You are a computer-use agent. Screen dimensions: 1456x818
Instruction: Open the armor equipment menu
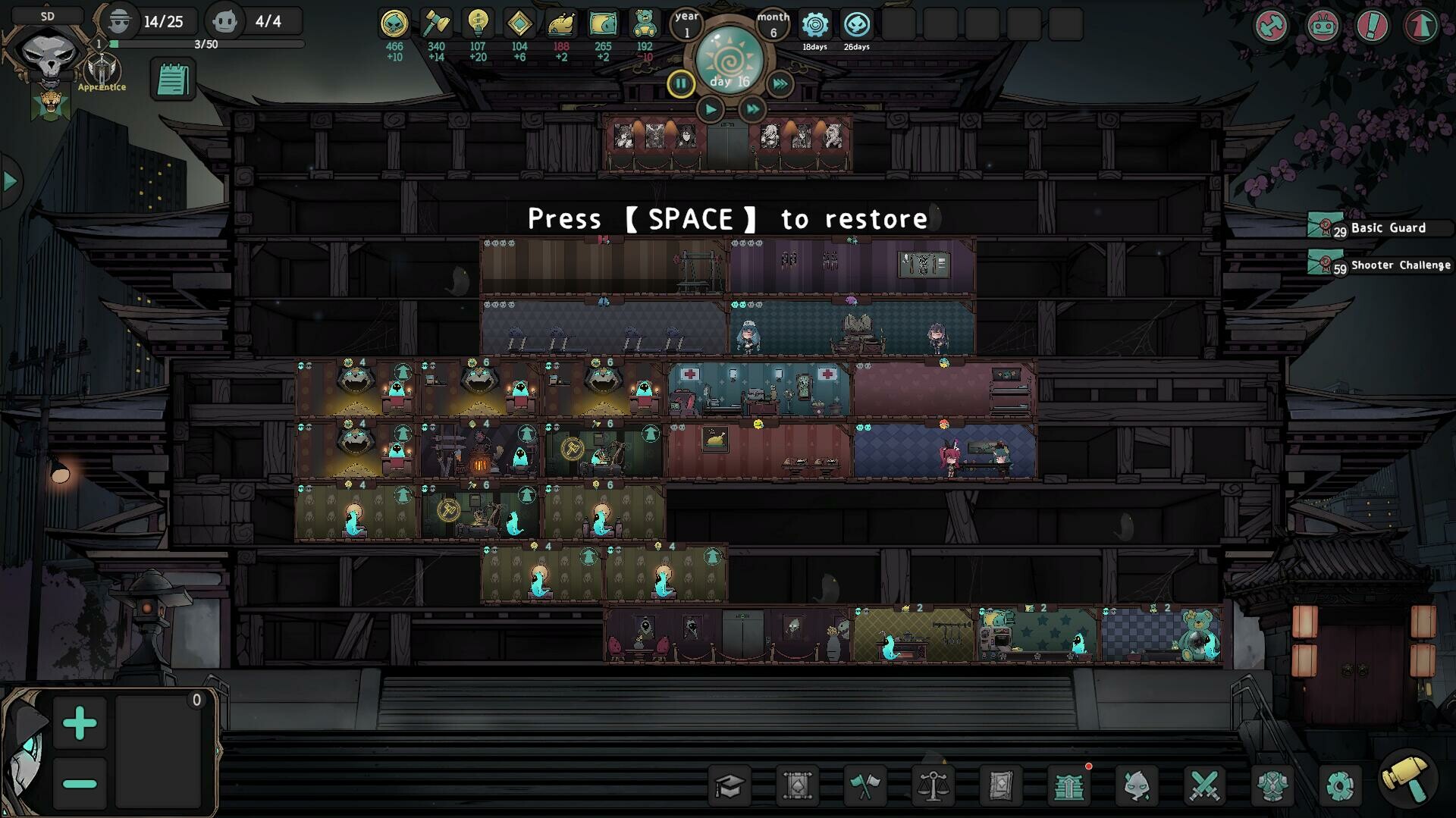pos(1272,785)
